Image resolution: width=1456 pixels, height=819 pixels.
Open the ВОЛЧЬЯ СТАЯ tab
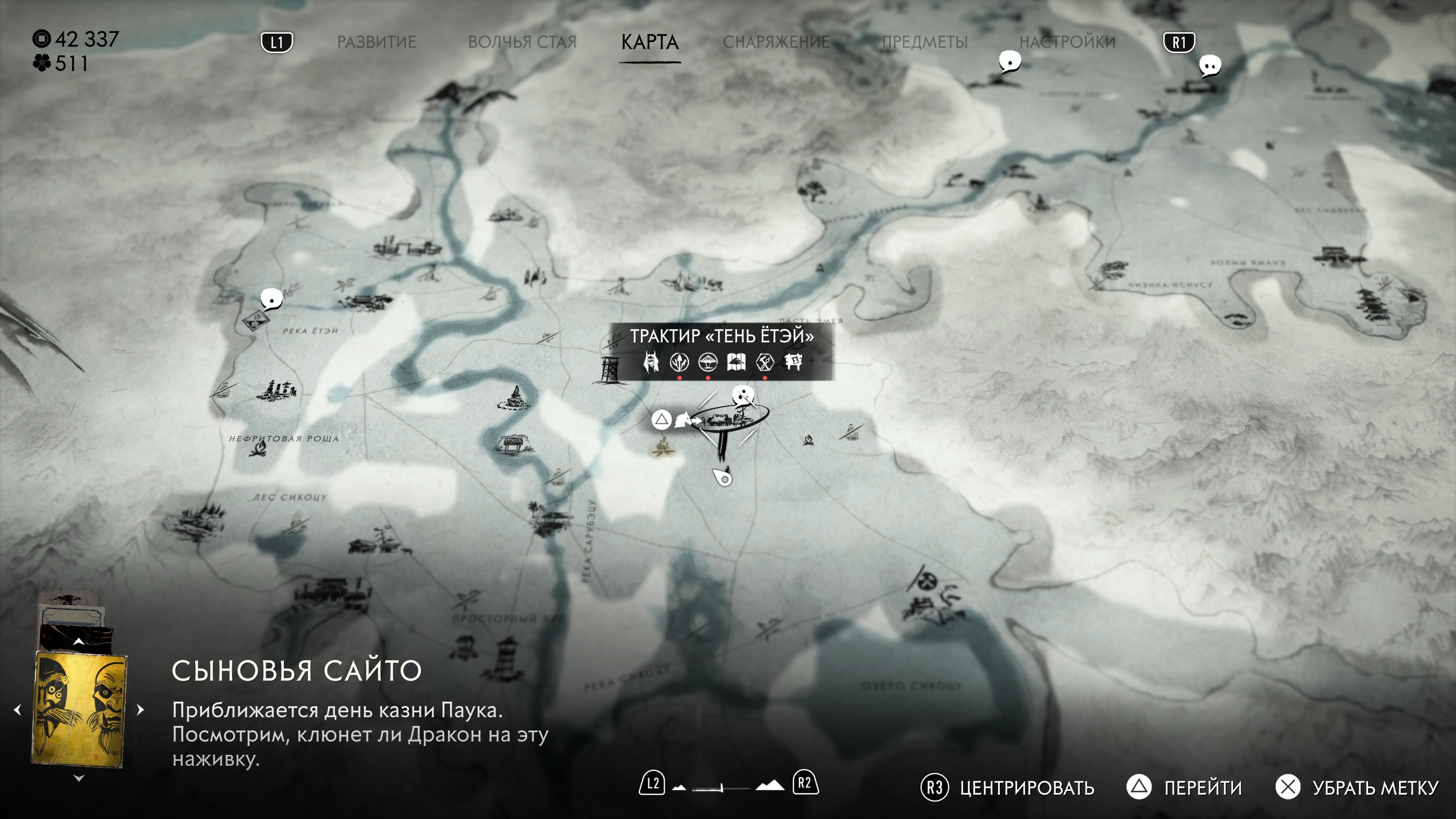click(x=522, y=42)
